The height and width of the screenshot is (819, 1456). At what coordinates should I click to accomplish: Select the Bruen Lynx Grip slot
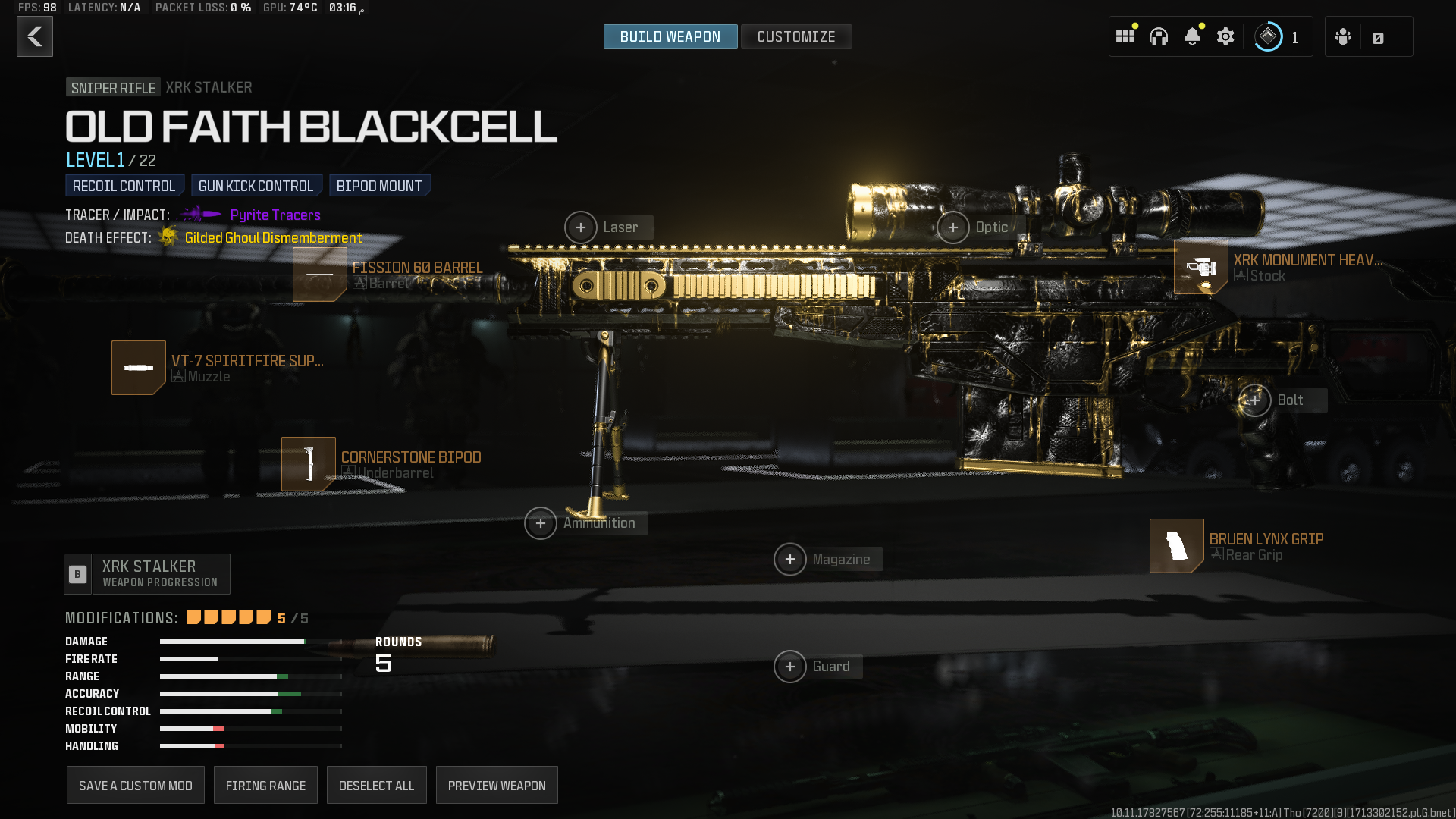point(1177,546)
